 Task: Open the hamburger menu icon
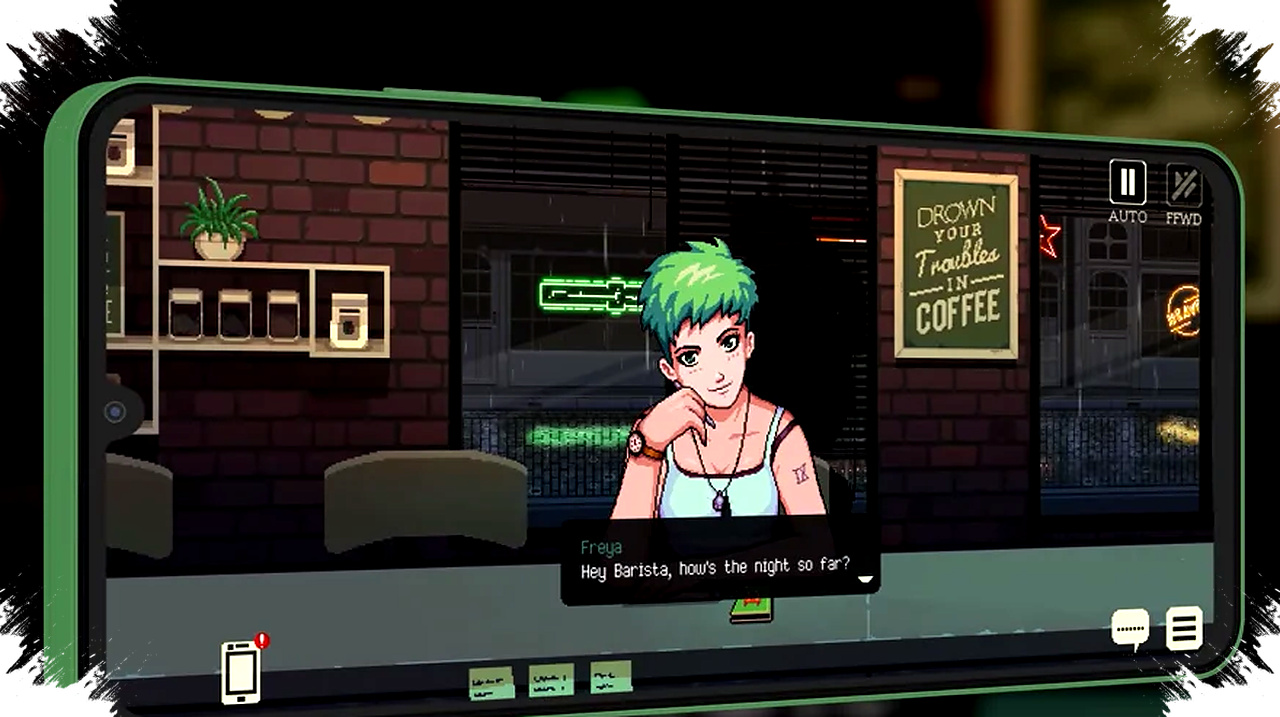1184,629
